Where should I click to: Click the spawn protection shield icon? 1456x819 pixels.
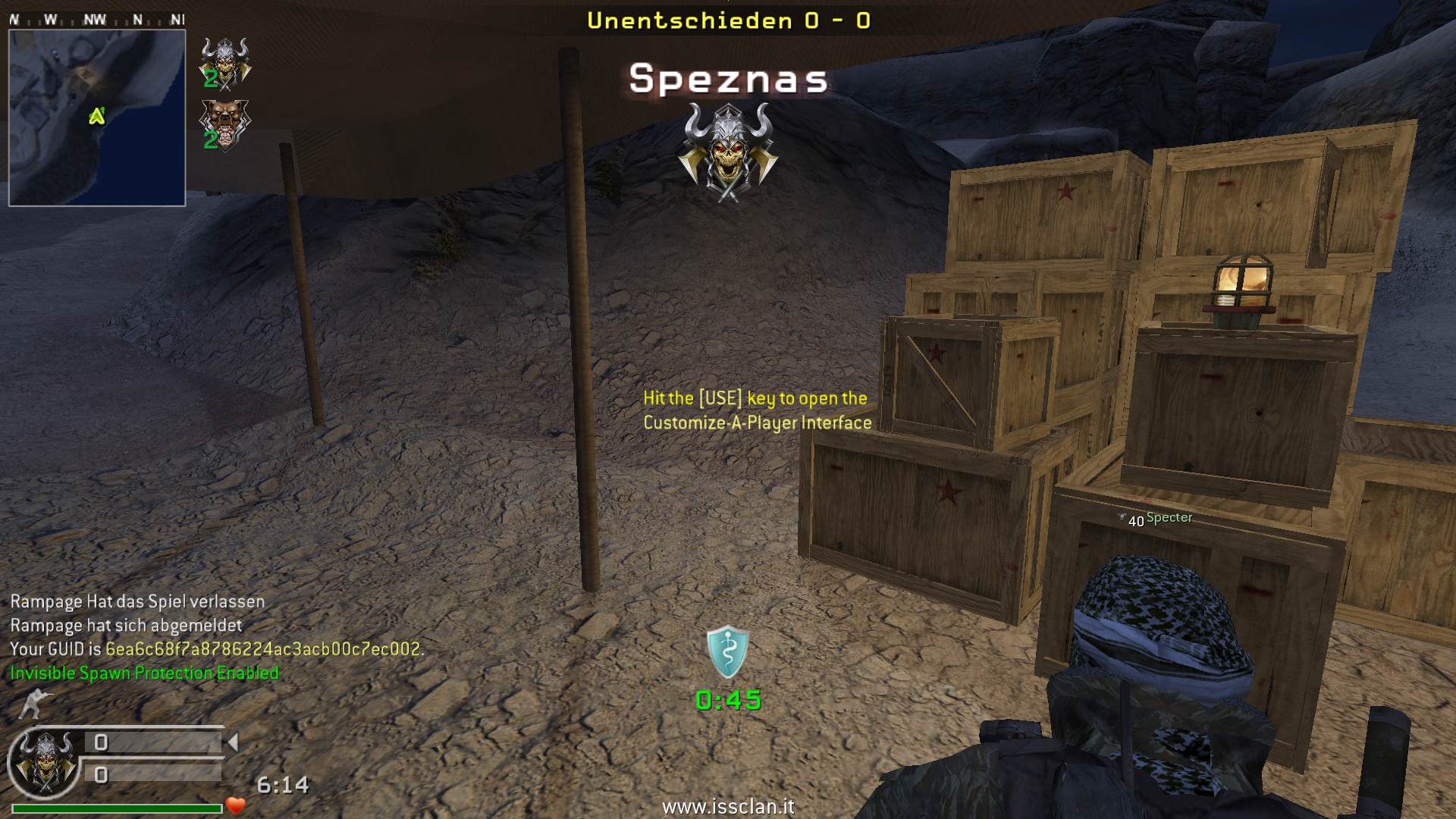point(727,652)
